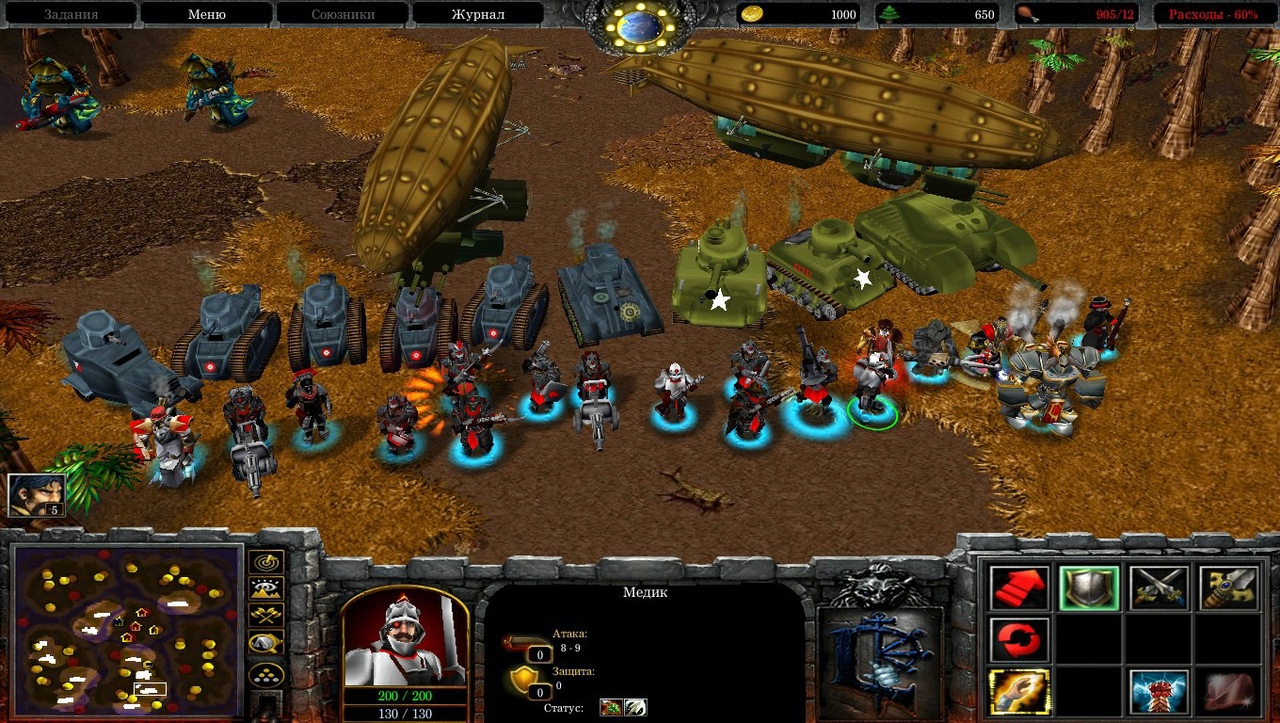Use the blue lightning fist ability
Screen dimensions: 1280x723
(x=1159, y=692)
